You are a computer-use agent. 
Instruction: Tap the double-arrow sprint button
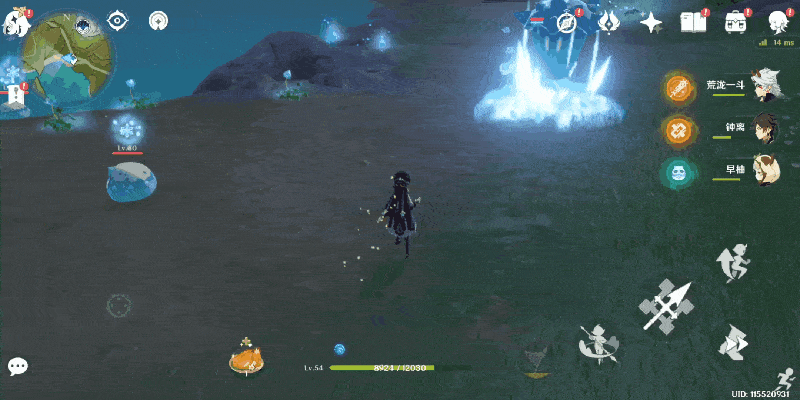click(x=735, y=344)
